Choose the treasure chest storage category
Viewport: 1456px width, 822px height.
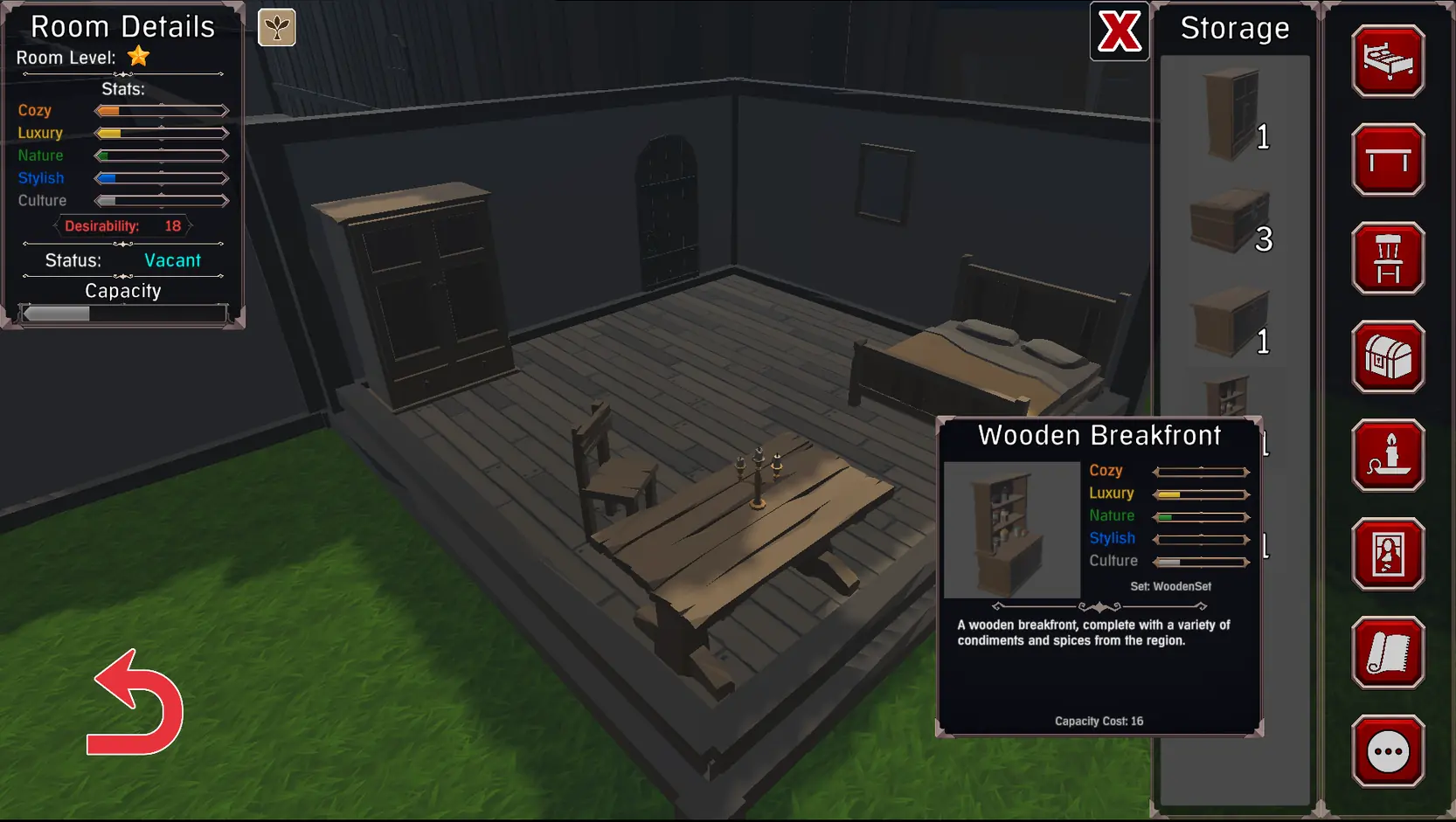(1388, 357)
